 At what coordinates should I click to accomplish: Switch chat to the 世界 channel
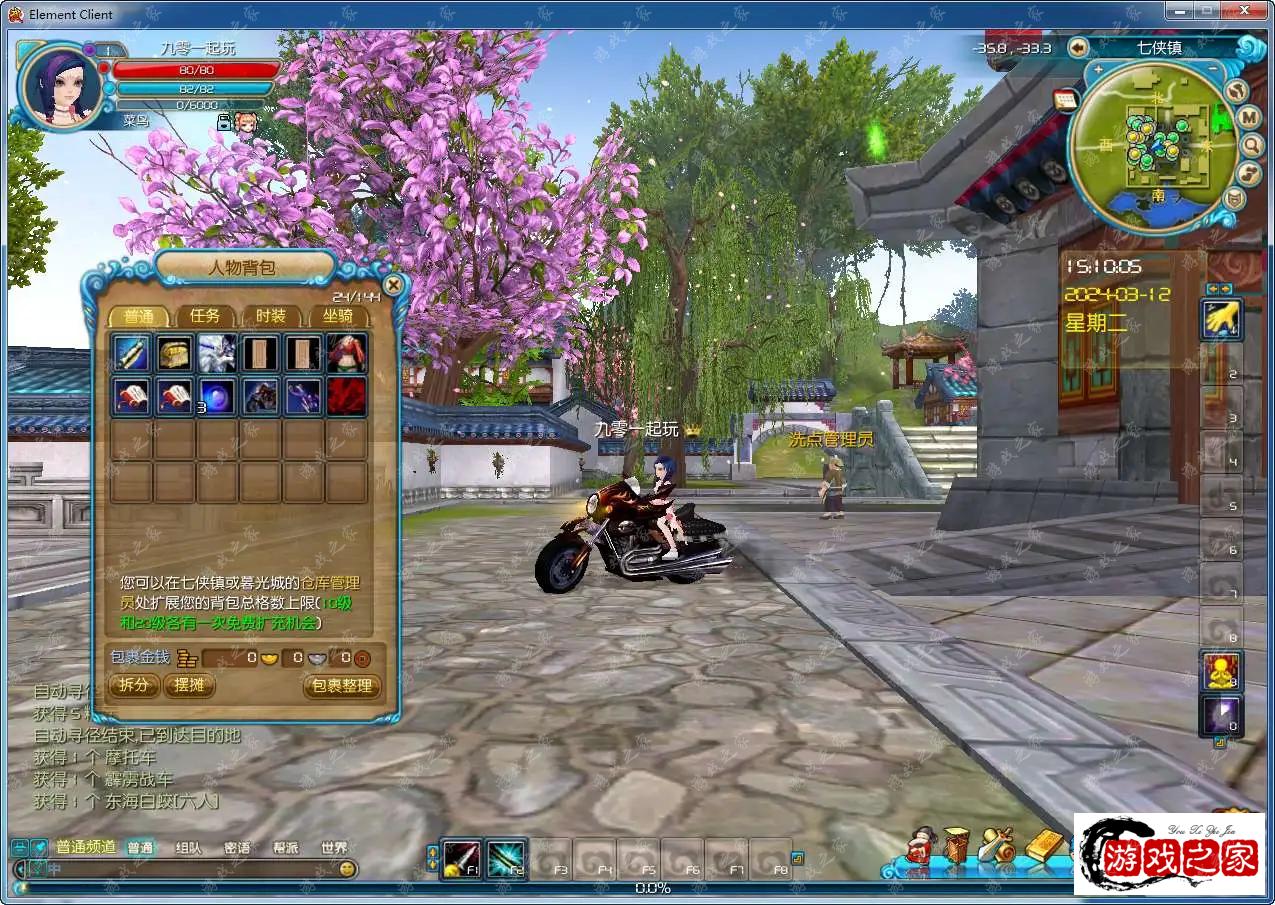click(334, 847)
